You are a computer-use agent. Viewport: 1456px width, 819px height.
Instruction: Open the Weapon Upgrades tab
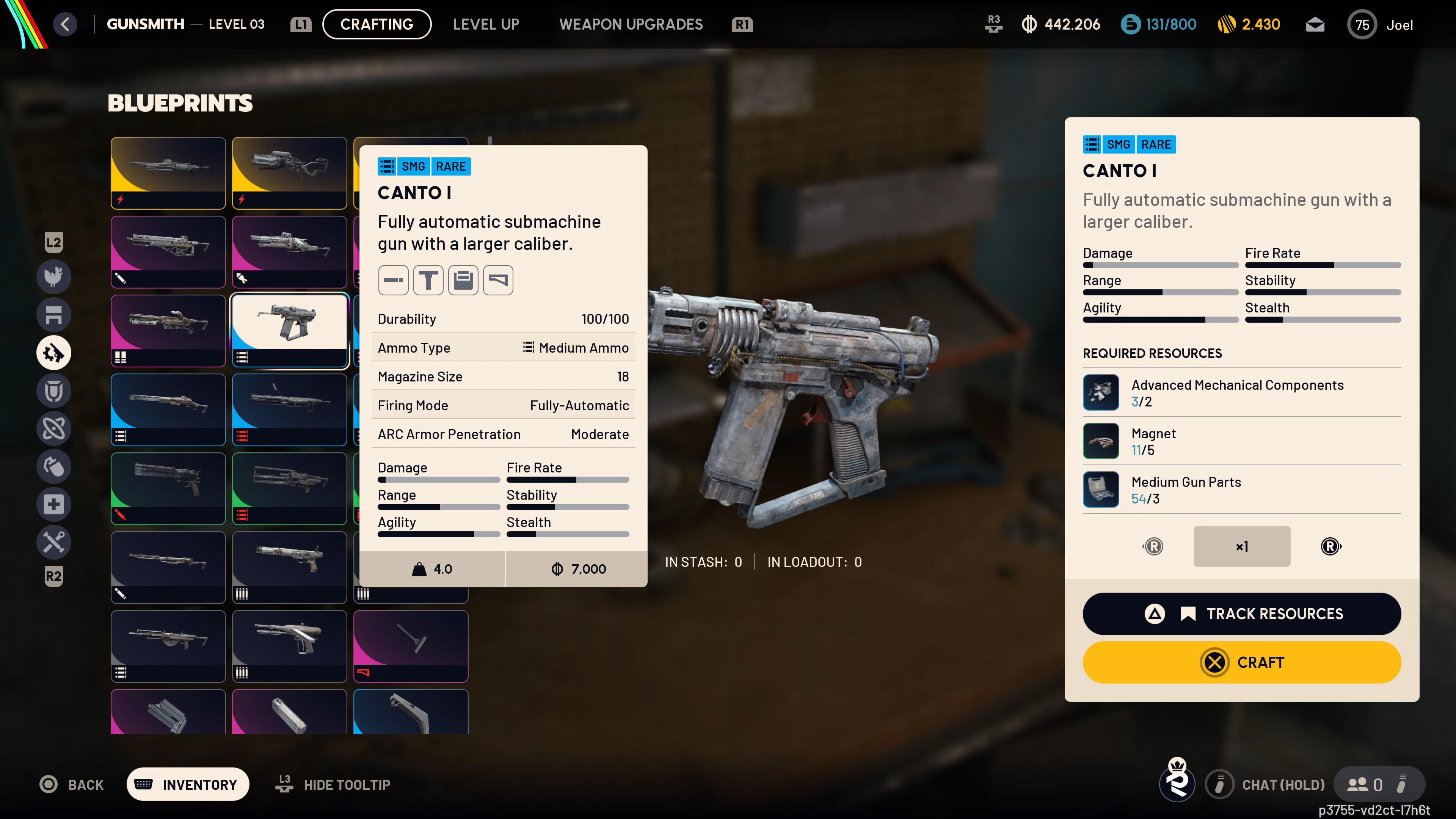click(631, 24)
